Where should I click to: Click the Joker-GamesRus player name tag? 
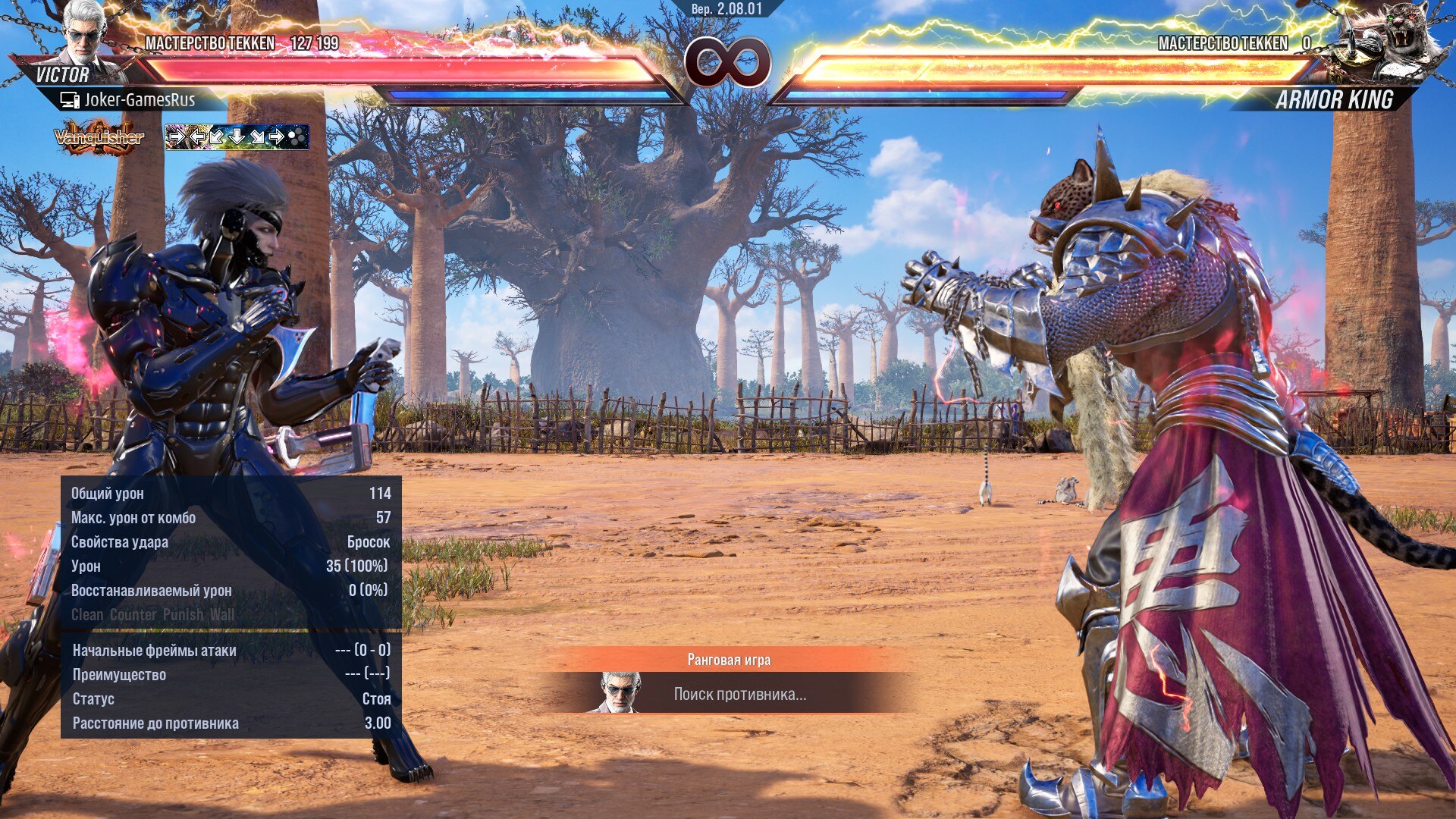pyautogui.click(x=129, y=99)
